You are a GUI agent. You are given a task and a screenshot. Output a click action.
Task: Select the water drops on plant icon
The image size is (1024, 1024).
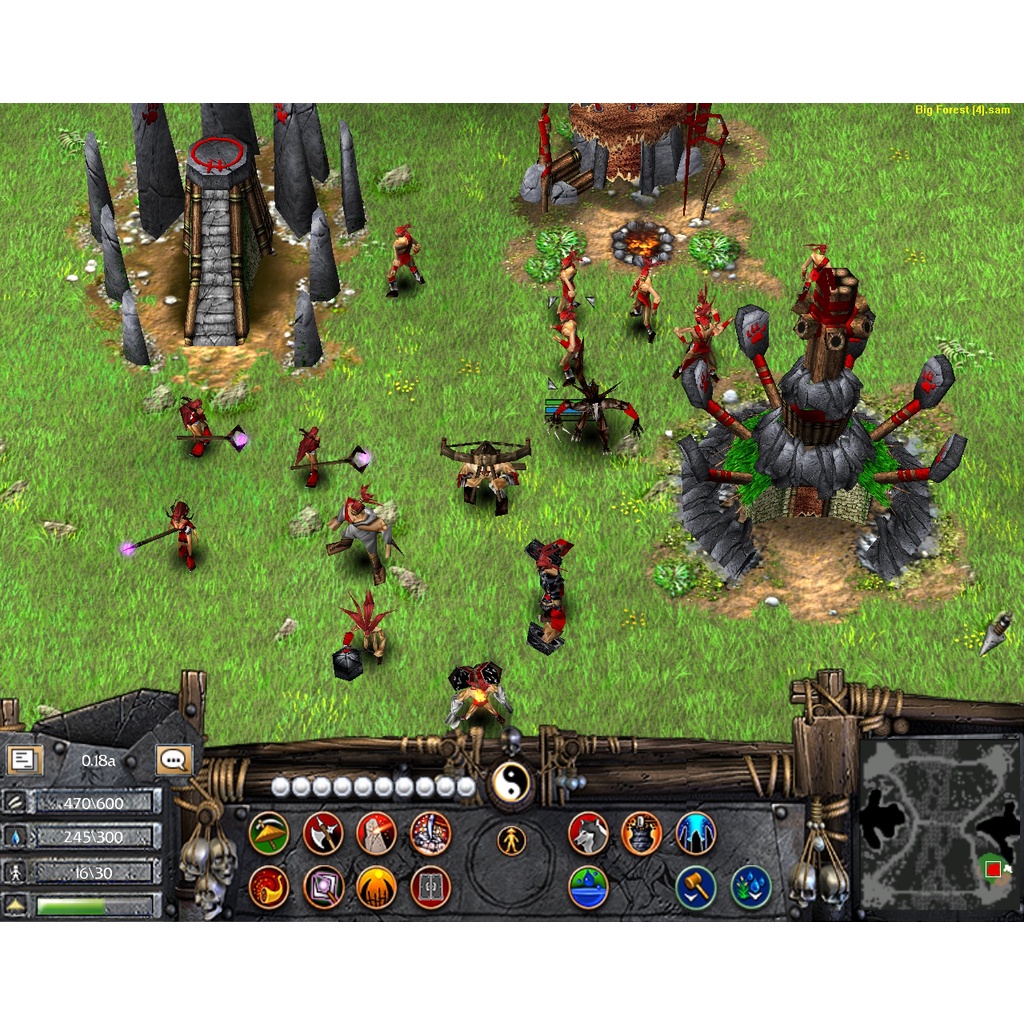(x=750, y=886)
